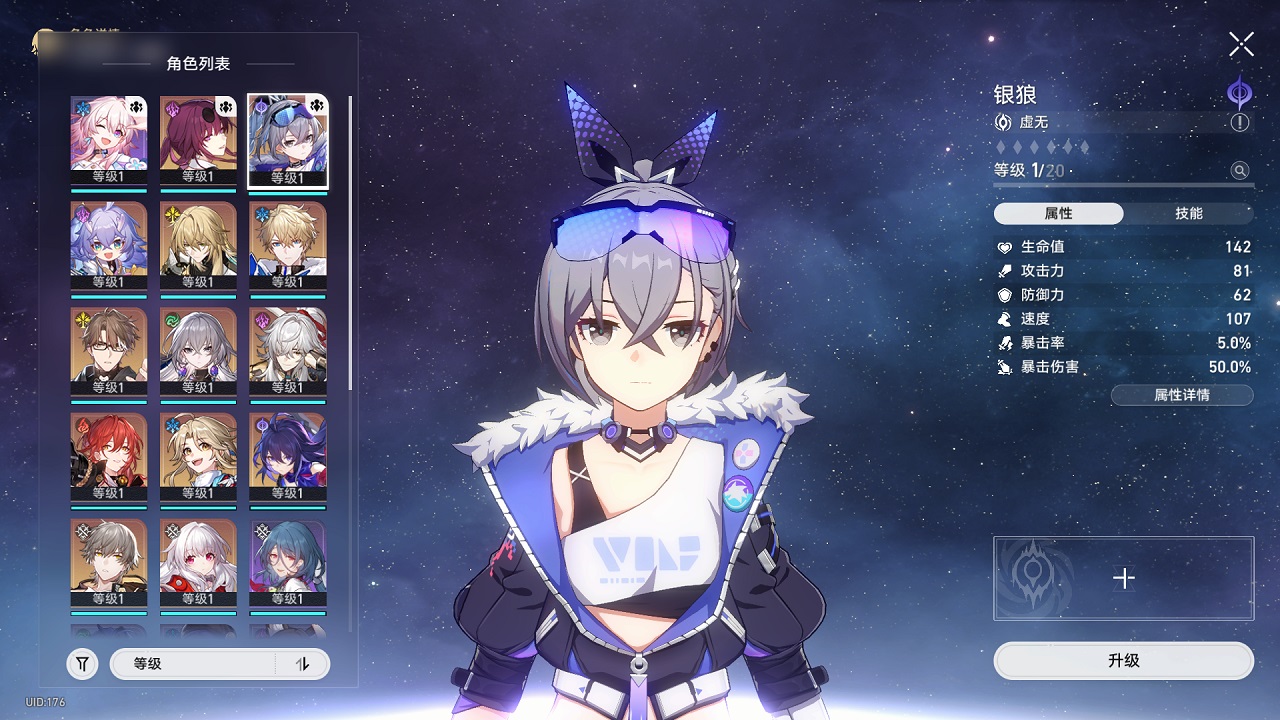1280x720 pixels.
Task: Select the 属性 attributes tab
Action: [x=1058, y=214]
